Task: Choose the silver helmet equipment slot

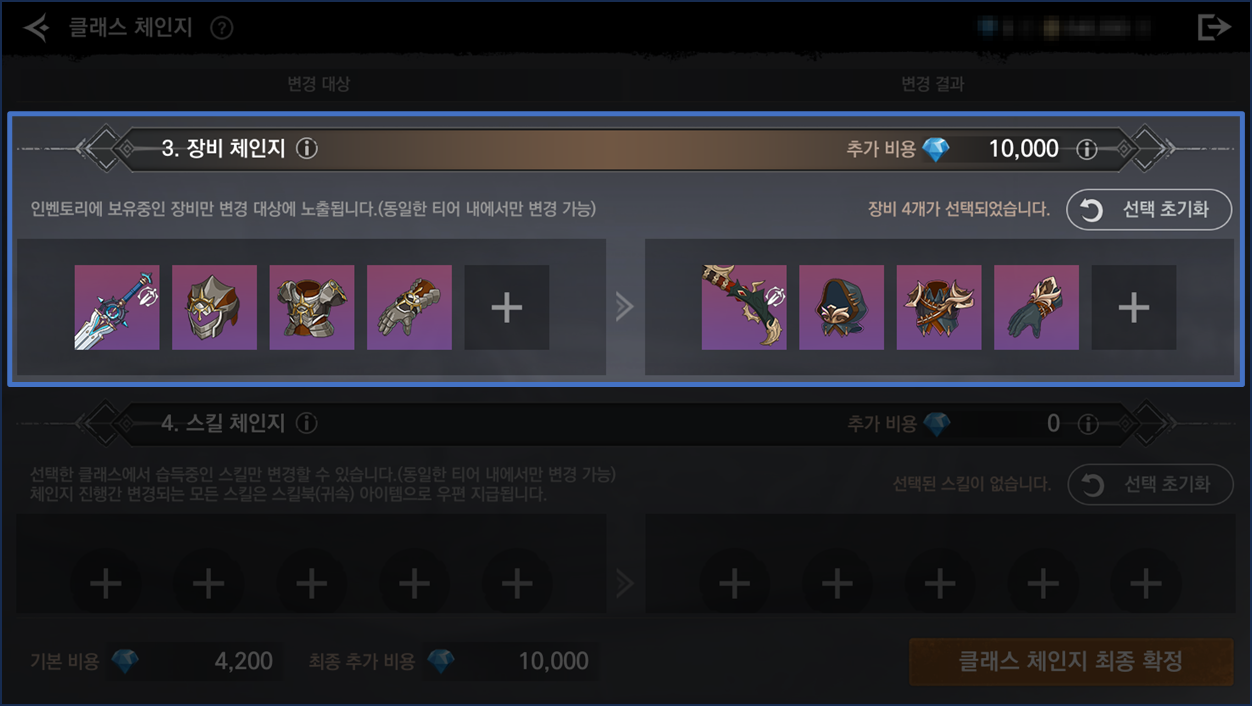Action: pos(214,308)
